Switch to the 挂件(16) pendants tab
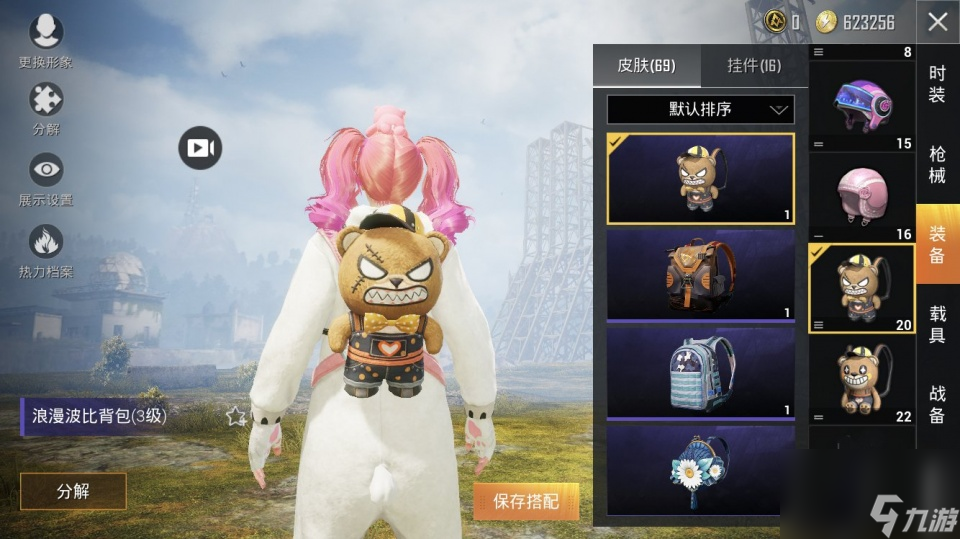 click(754, 66)
